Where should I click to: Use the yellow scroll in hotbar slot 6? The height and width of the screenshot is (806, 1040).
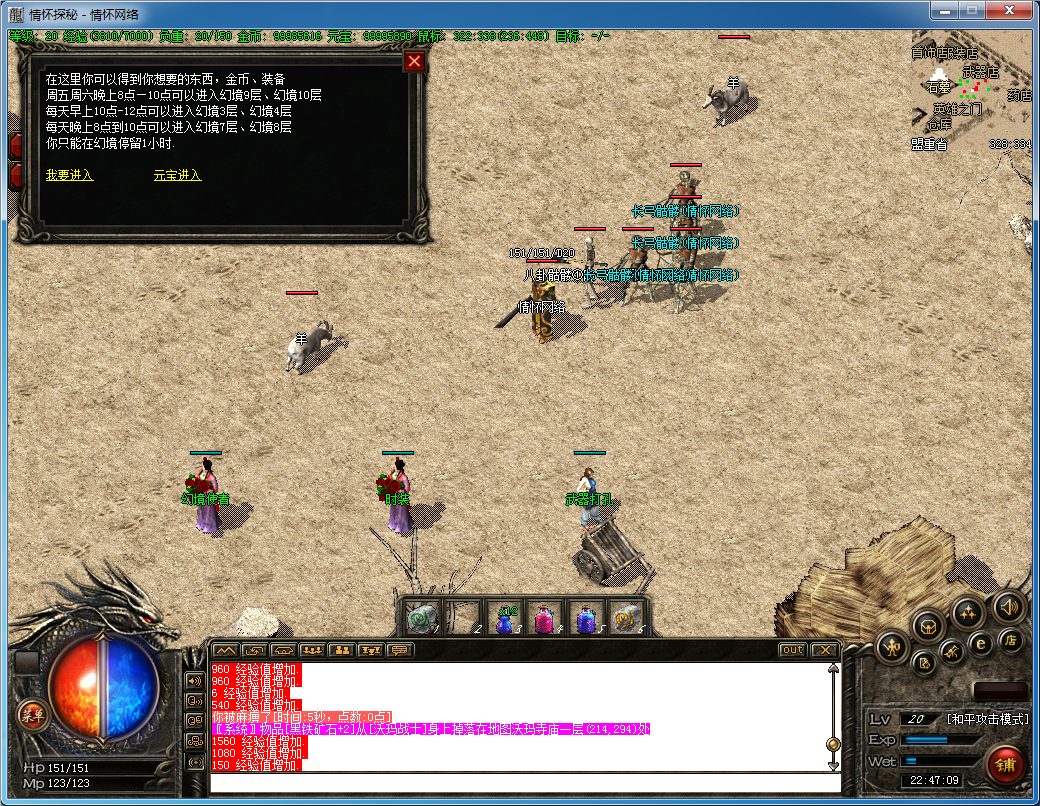(626, 619)
